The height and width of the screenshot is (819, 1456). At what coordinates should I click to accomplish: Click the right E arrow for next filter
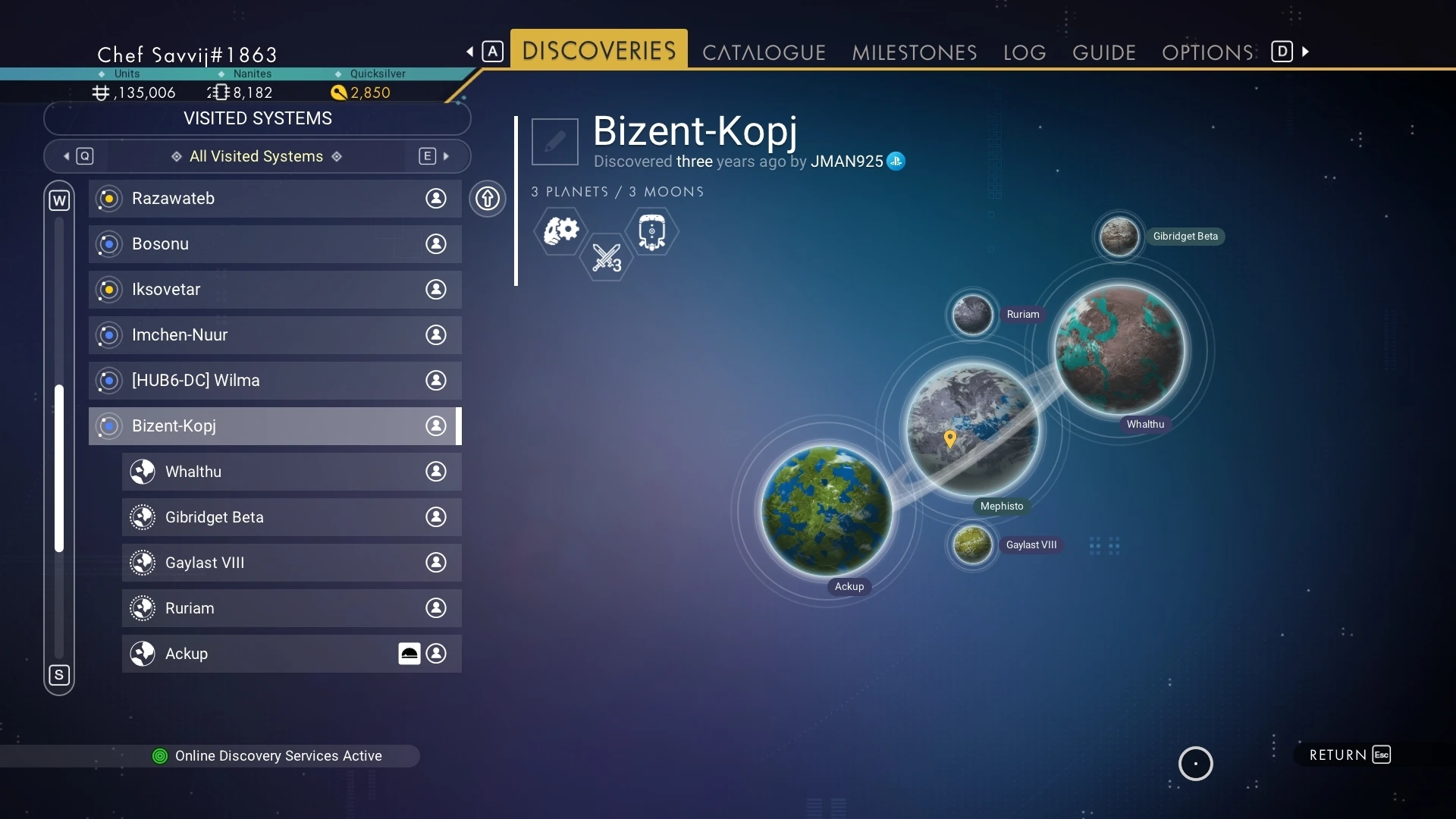tap(447, 155)
